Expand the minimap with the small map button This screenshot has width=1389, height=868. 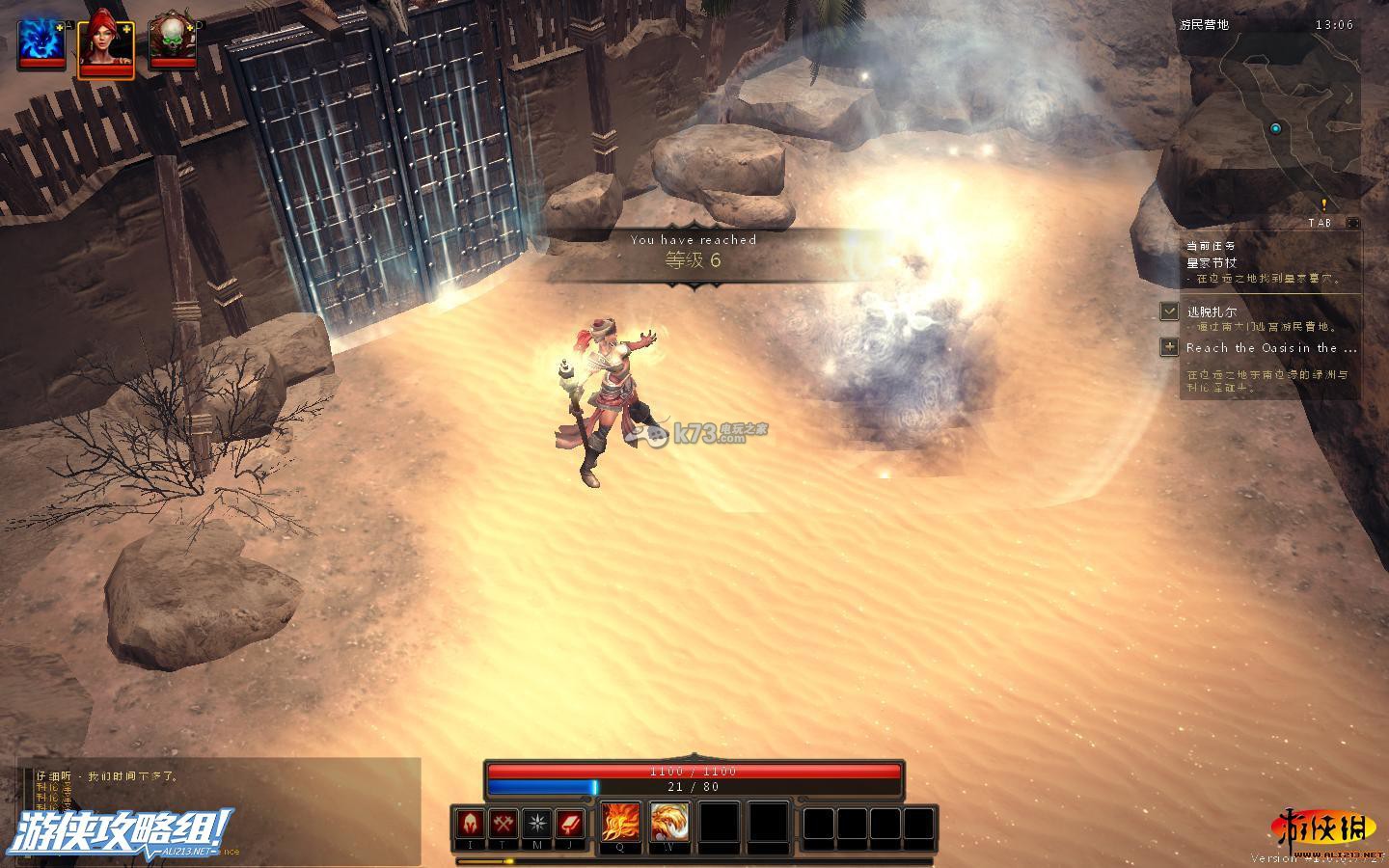pyautogui.click(x=1352, y=223)
